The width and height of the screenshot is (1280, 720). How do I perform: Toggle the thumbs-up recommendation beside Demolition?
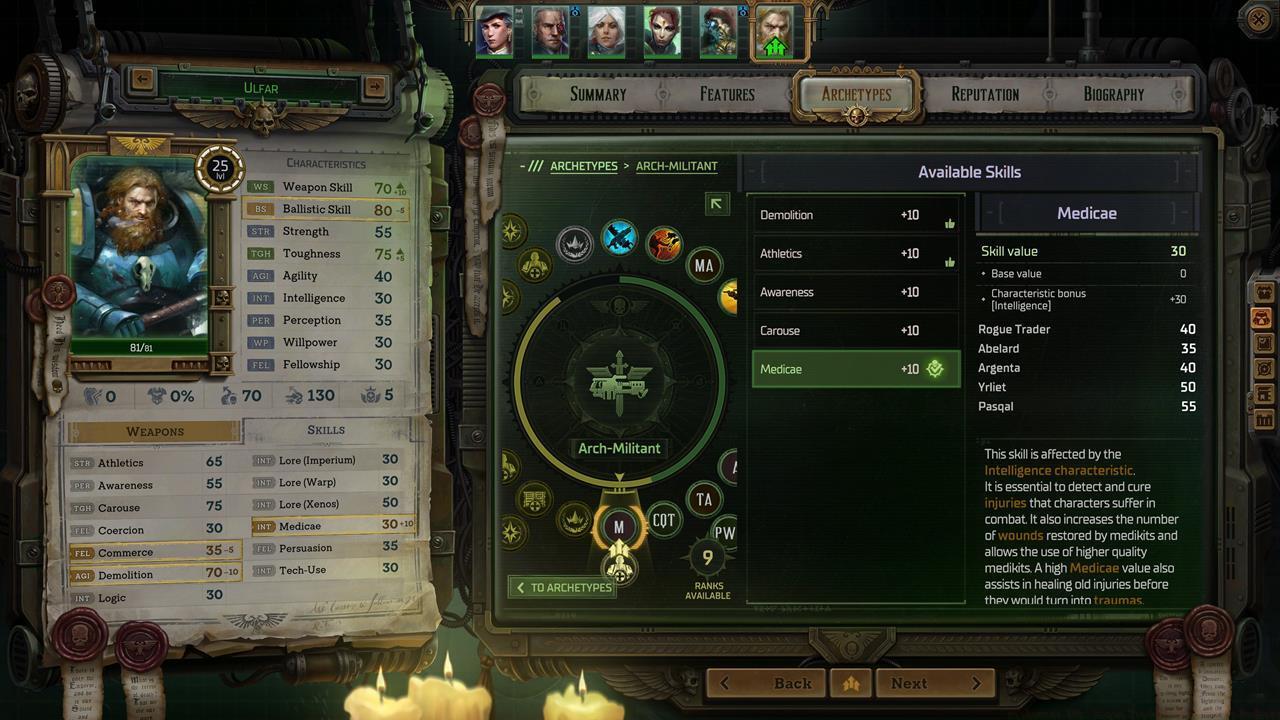pyautogui.click(x=949, y=222)
